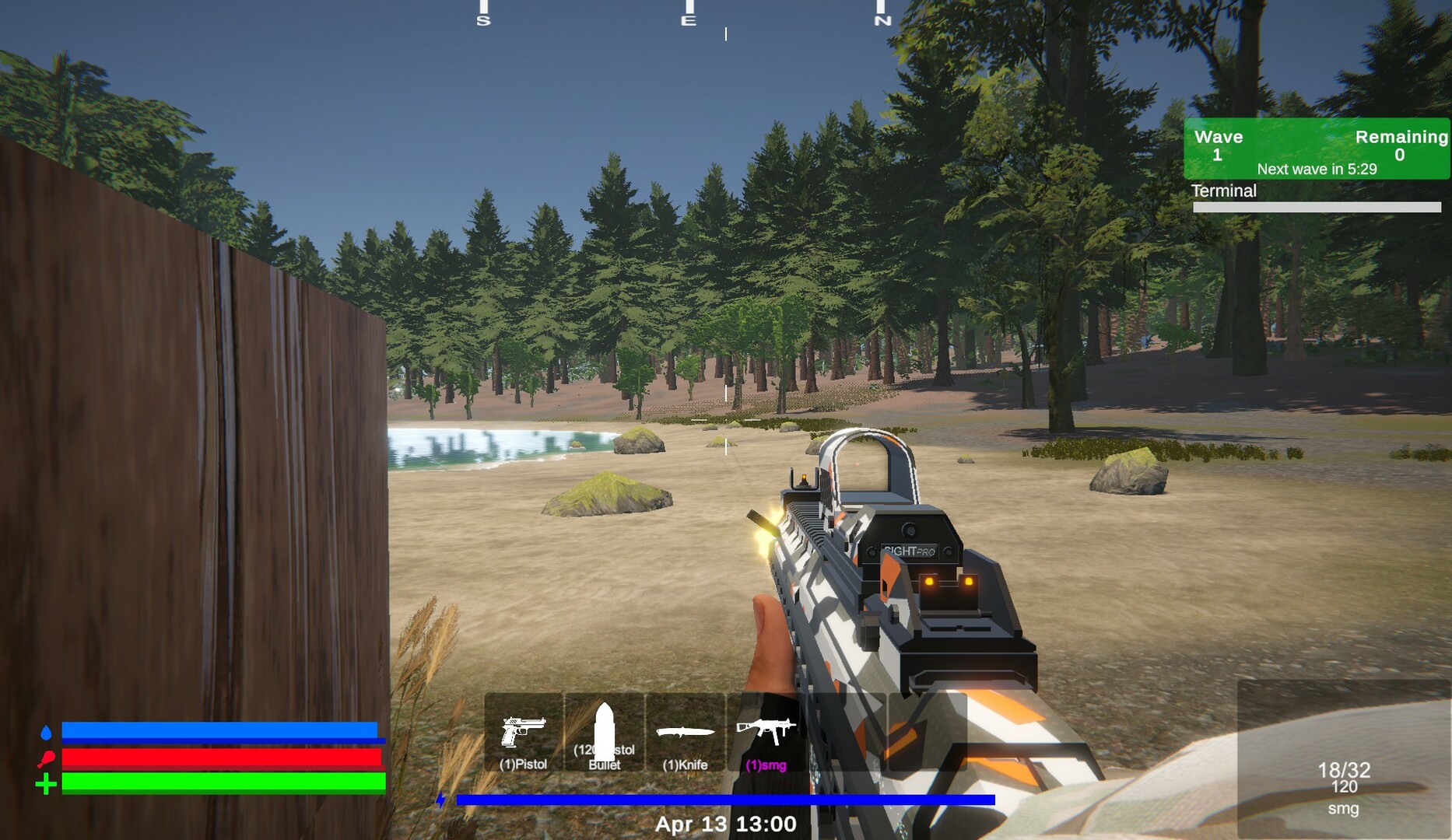
Task: Click the Wave 1 counter panel
Action: point(1219,145)
